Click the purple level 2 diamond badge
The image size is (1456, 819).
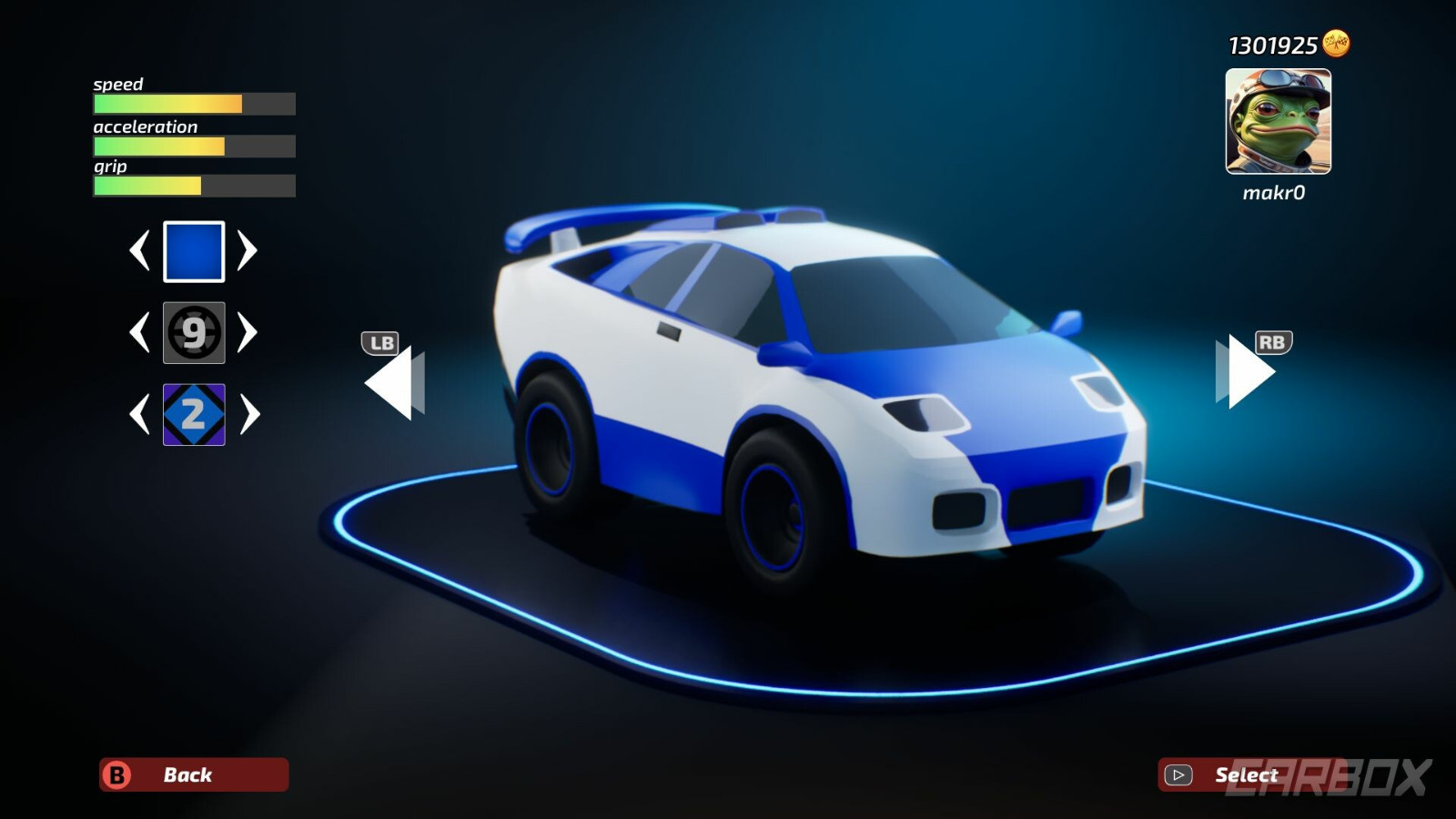click(194, 414)
